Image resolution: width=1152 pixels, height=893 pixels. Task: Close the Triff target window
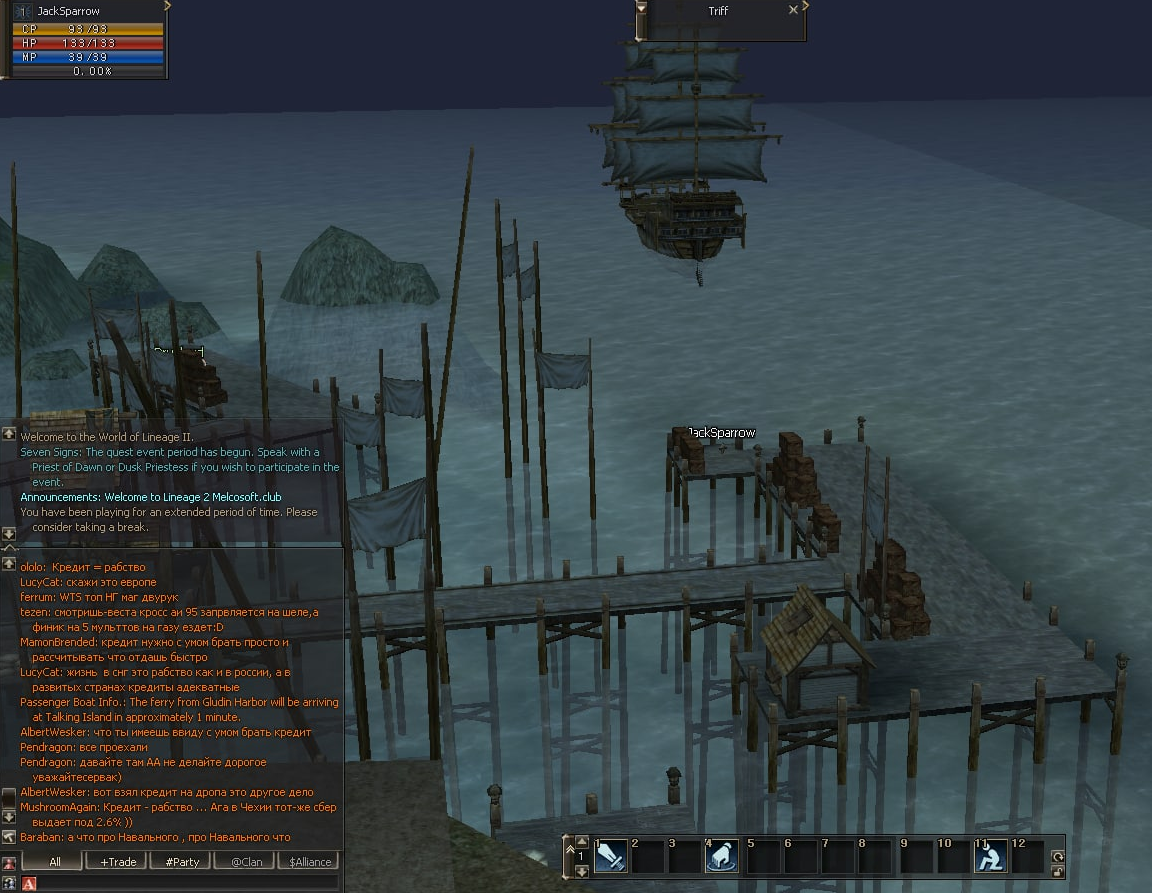(793, 10)
